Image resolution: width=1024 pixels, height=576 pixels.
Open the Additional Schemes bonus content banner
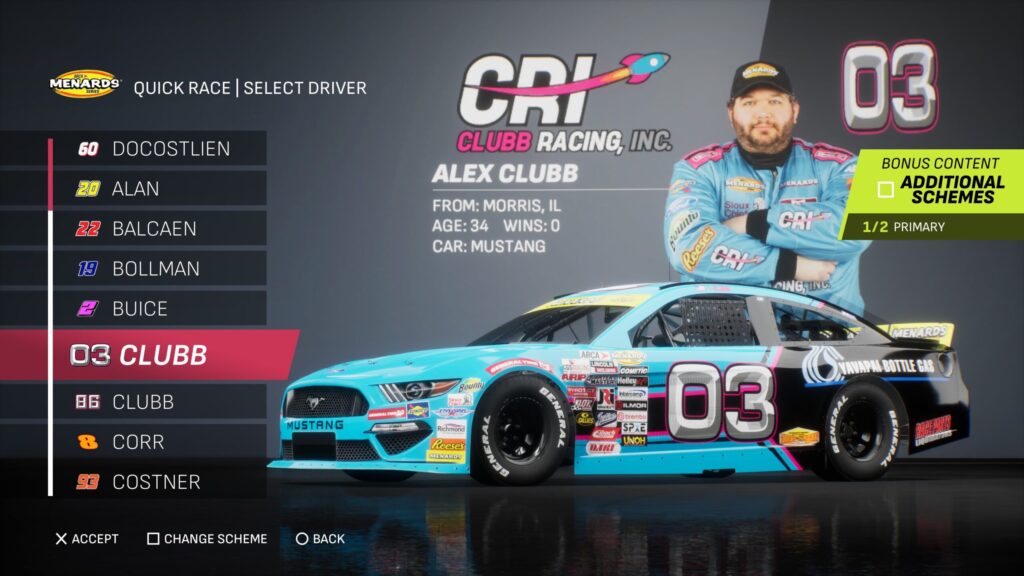(940, 189)
